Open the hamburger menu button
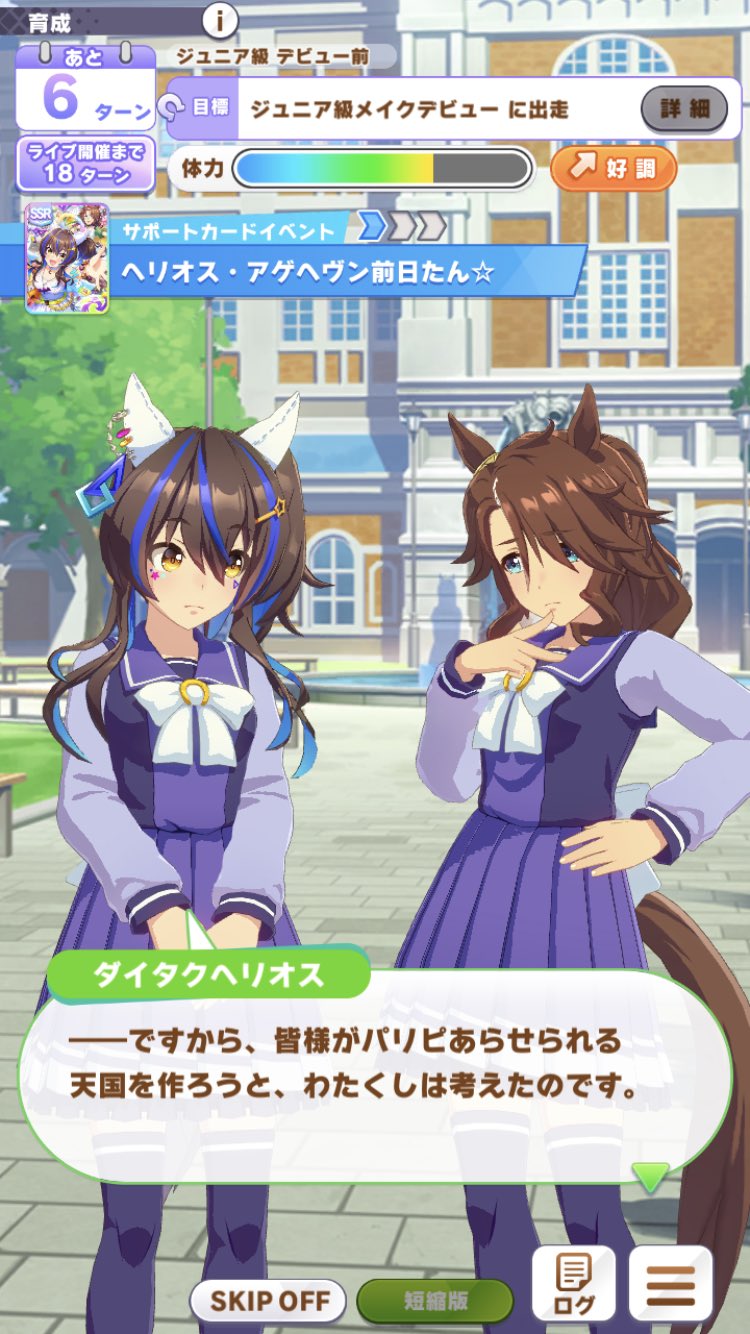The image size is (750, 1334). [670, 1284]
